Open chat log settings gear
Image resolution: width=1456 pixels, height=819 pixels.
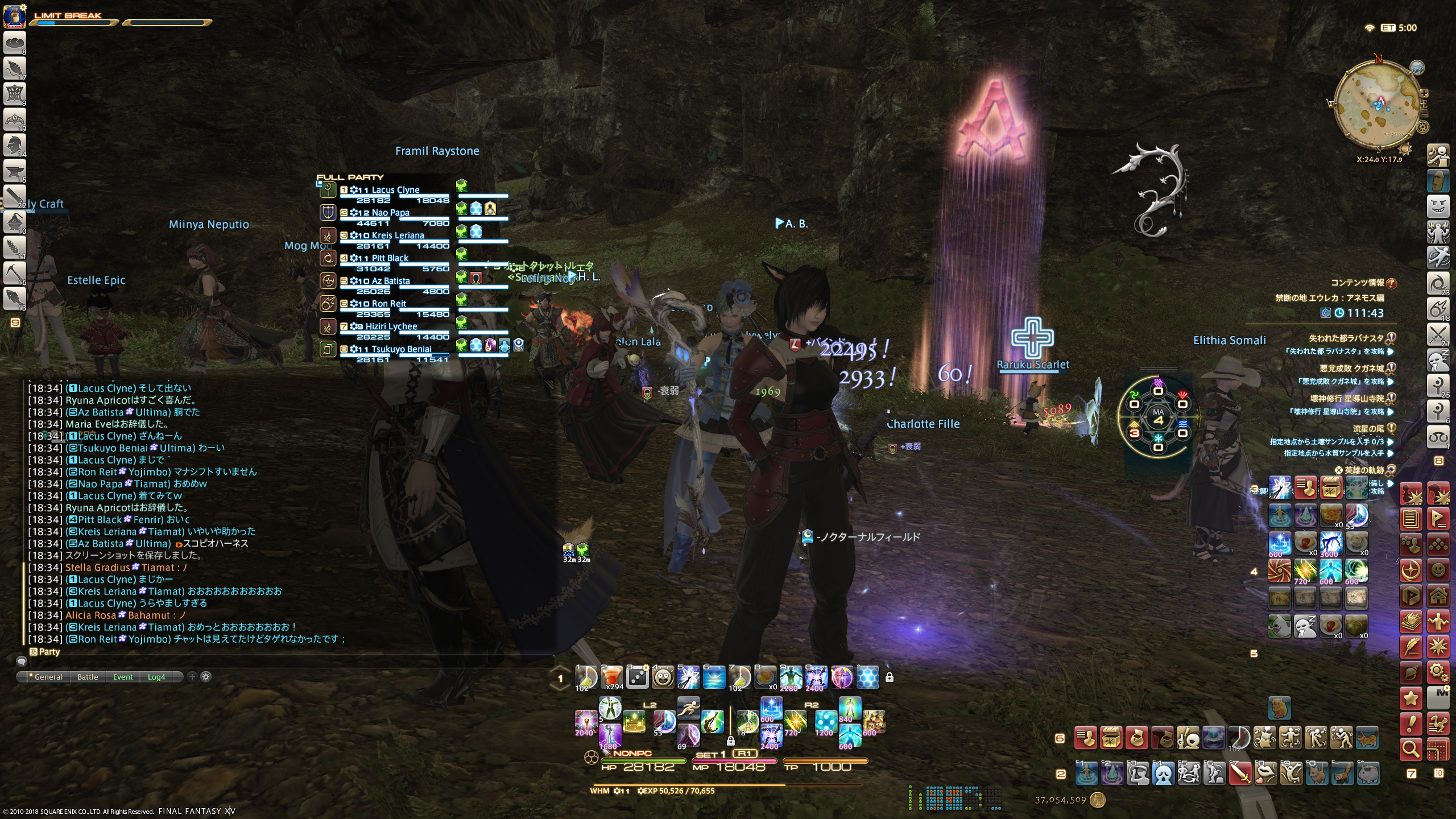[x=206, y=677]
